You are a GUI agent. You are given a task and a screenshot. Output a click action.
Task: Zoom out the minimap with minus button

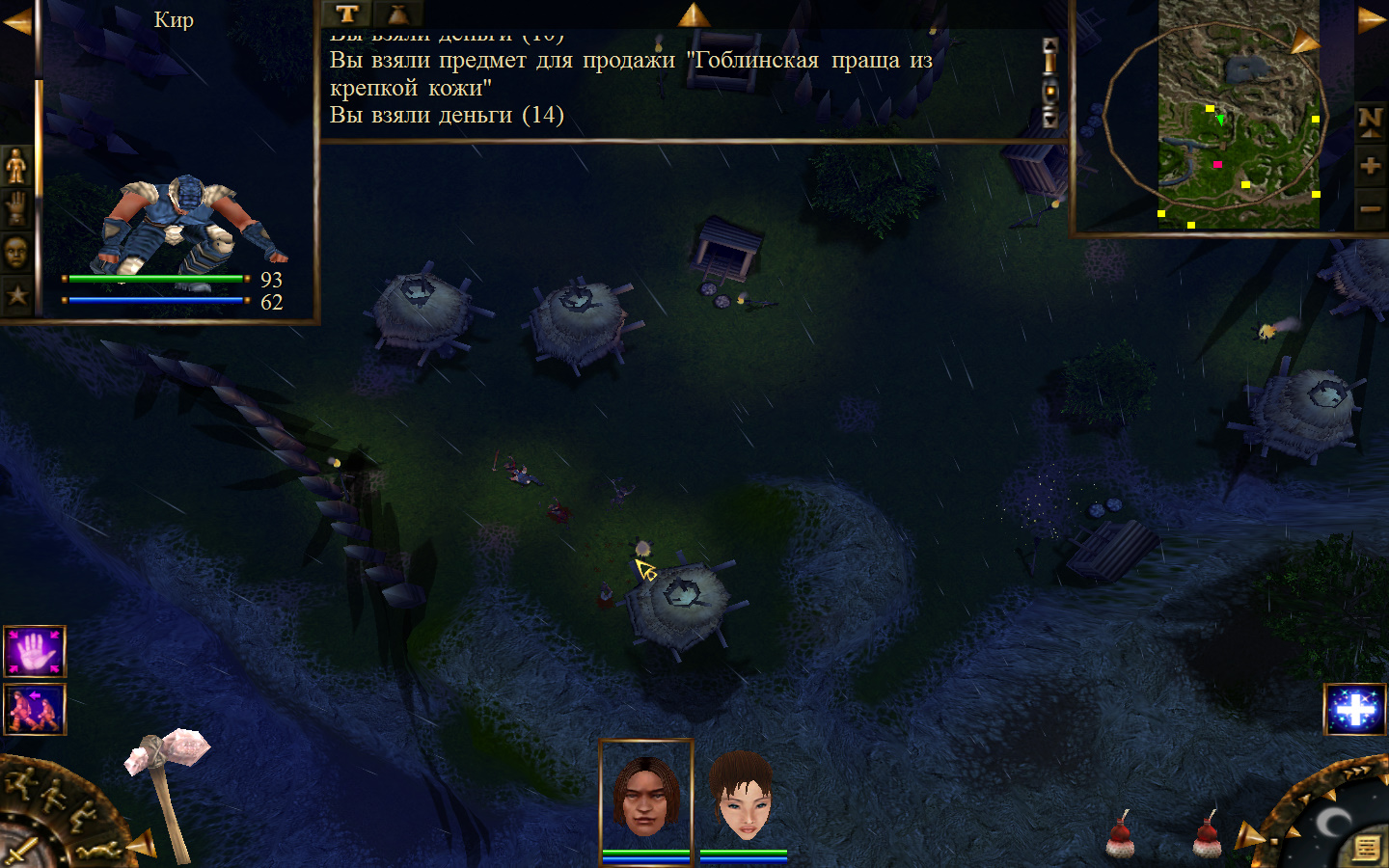(x=1370, y=208)
